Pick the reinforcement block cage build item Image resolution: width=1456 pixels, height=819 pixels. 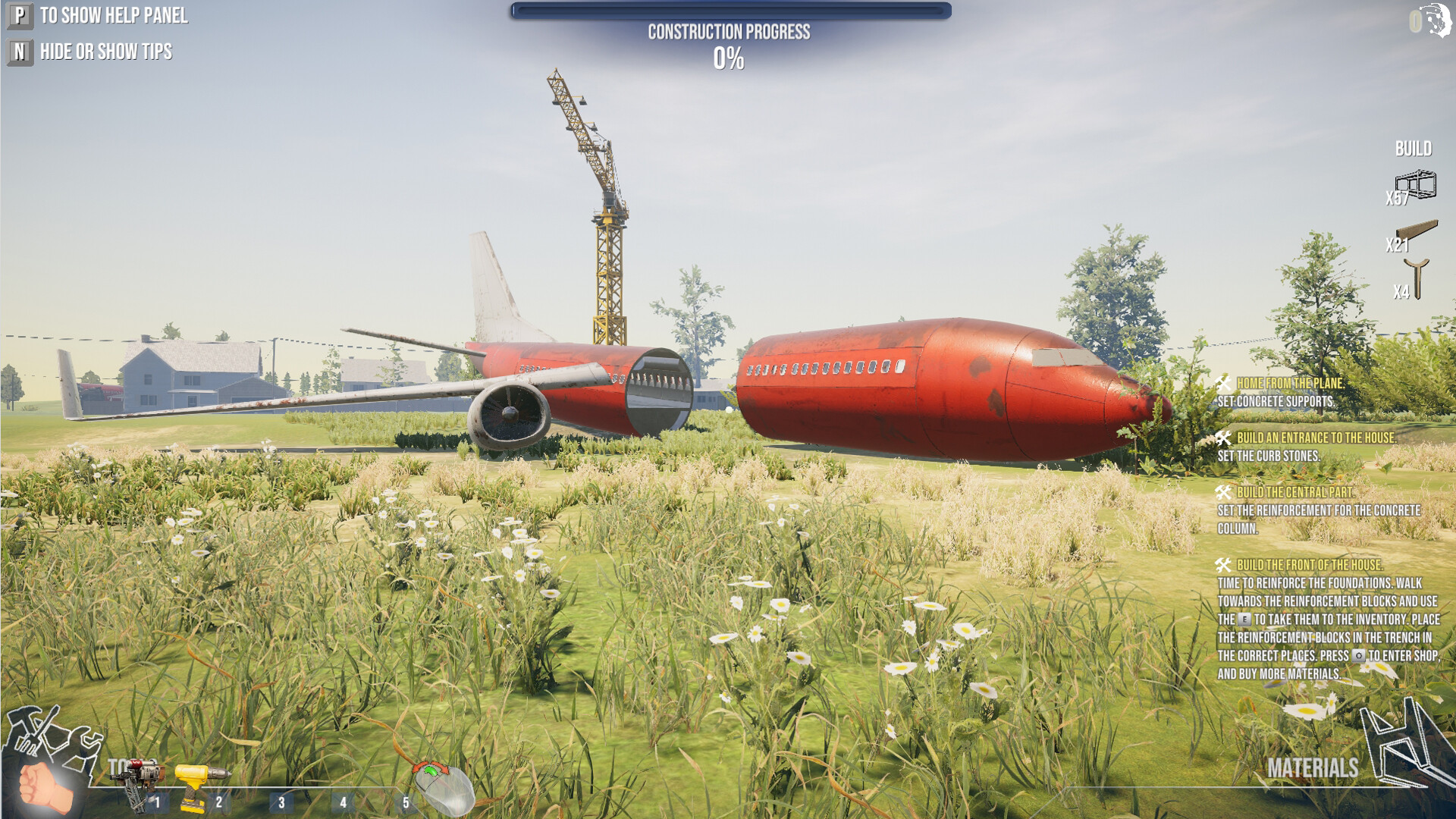(1416, 184)
